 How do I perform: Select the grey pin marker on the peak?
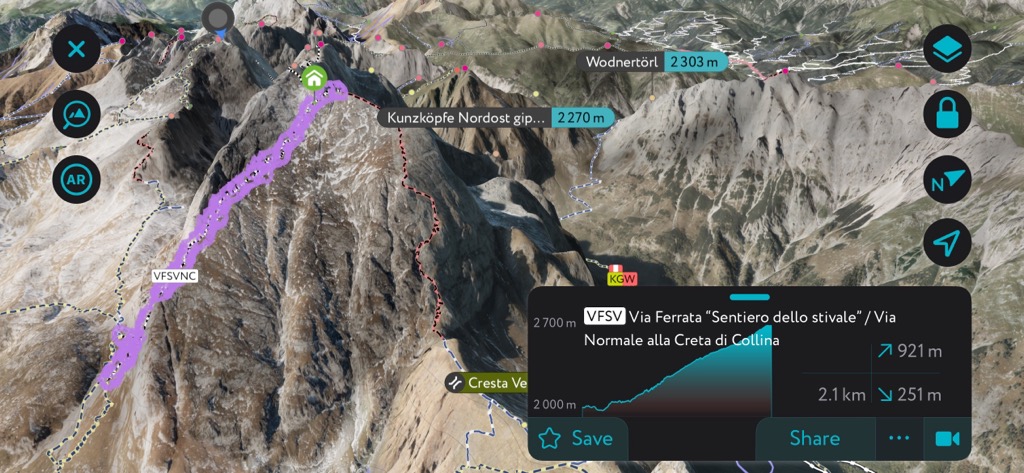pyautogui.click(x=217, y=18)
